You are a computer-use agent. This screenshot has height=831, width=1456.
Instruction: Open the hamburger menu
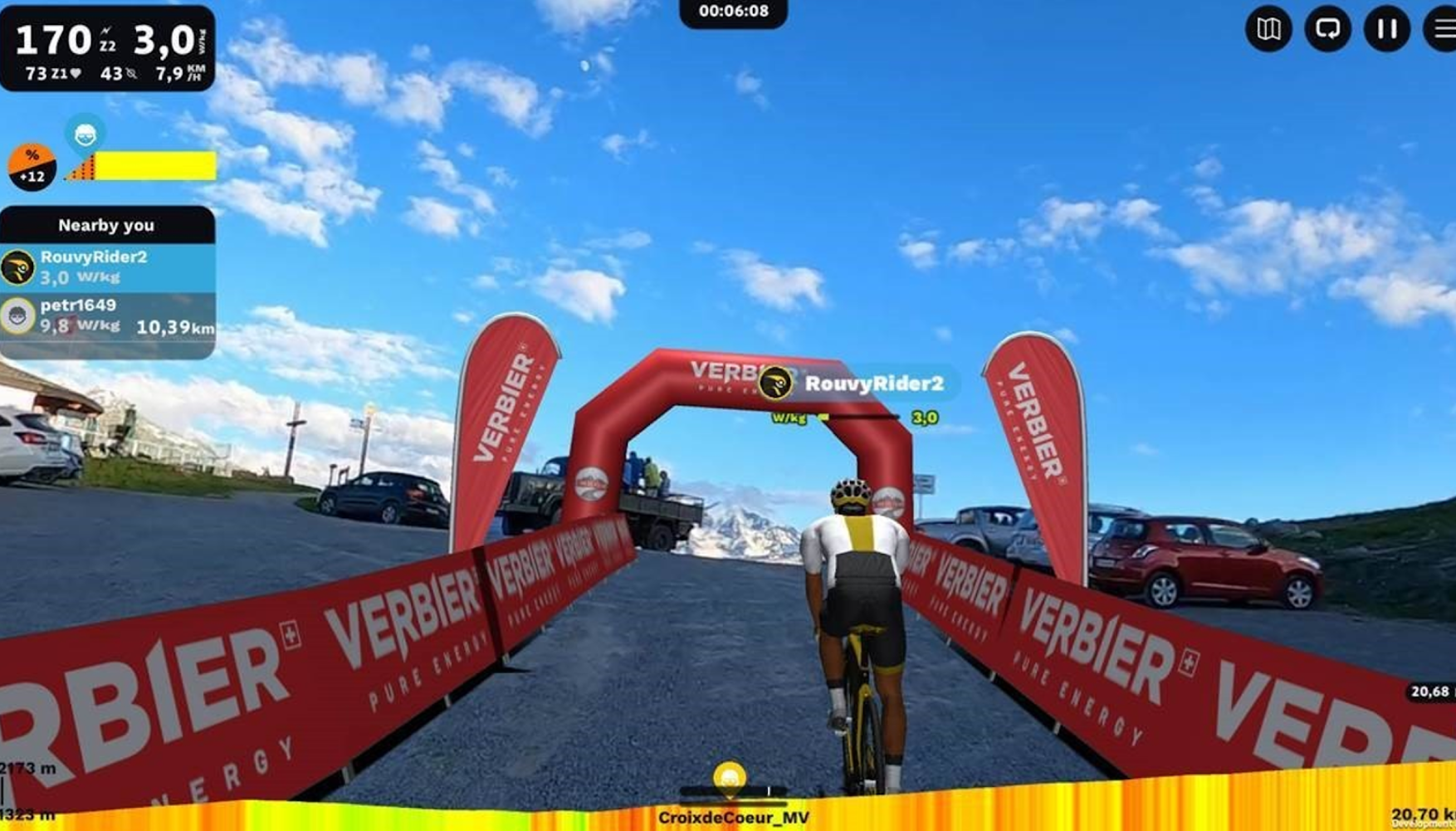pos(1444,29)
